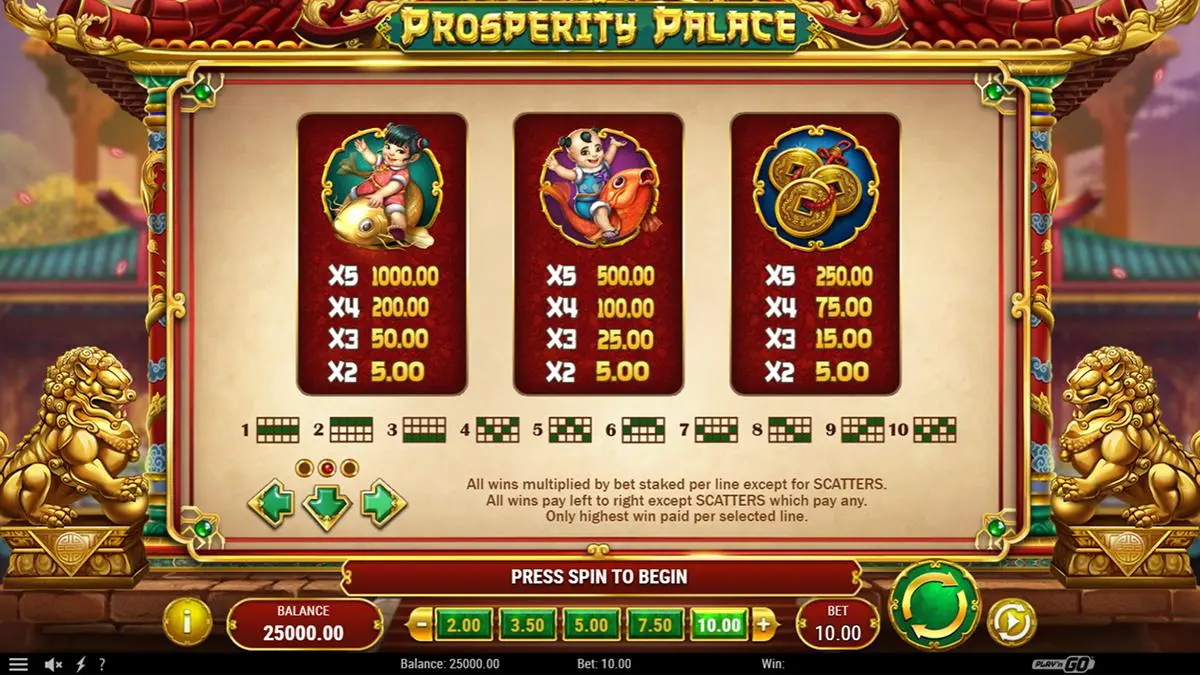The image size is (1200, 675).
Task: Select the 10.00 bet value
Action: point(719,626)
